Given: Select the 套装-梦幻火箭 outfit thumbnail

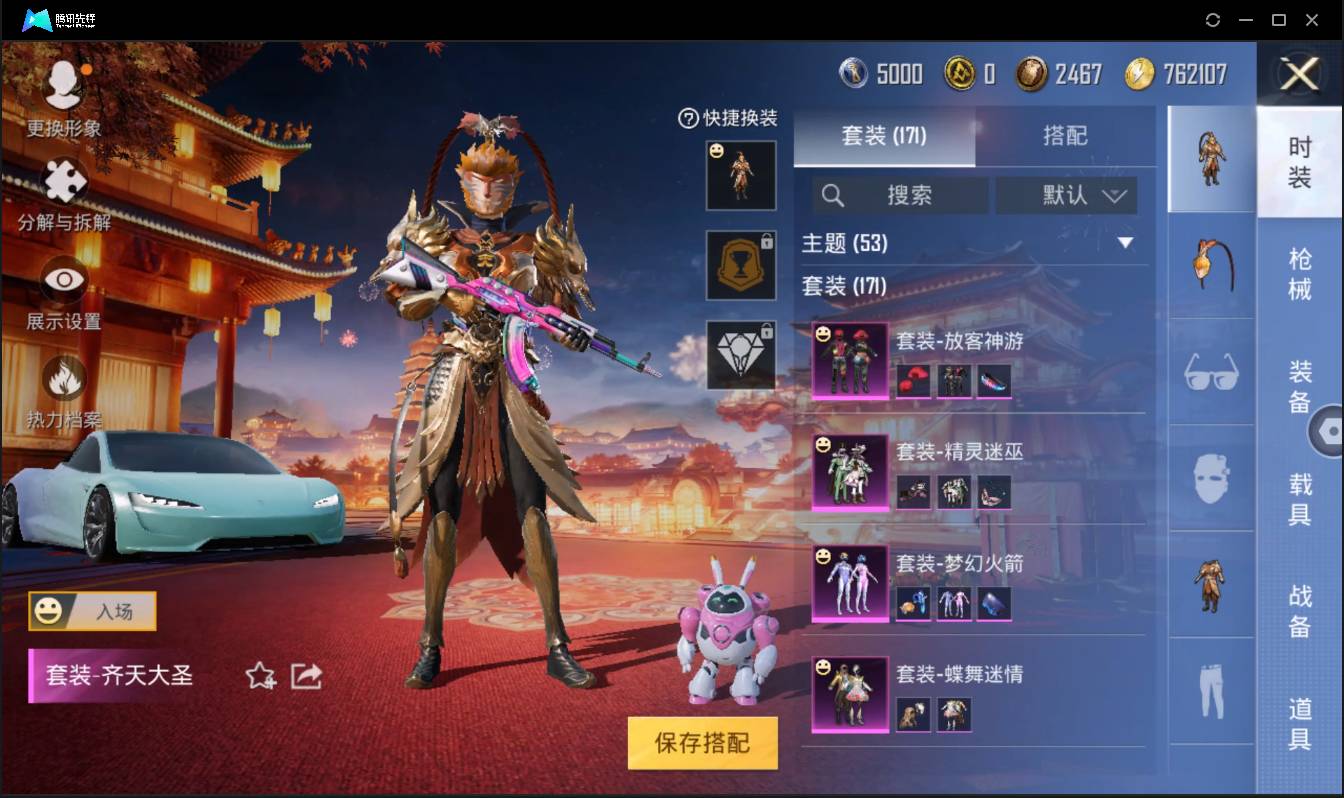Looking at the screenshot, I should [x=849, y=582].
